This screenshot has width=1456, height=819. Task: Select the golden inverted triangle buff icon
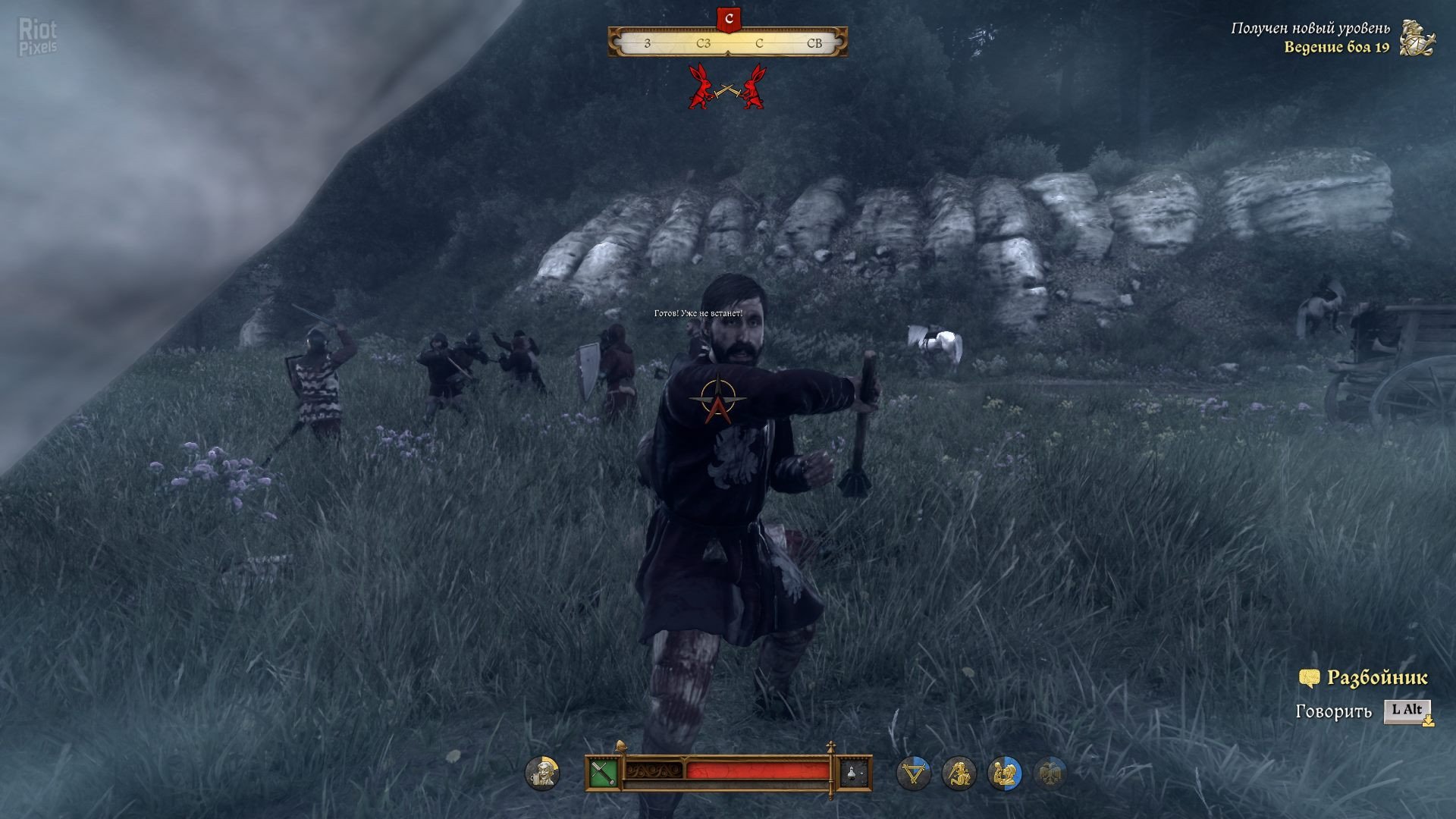click(913, 773)
